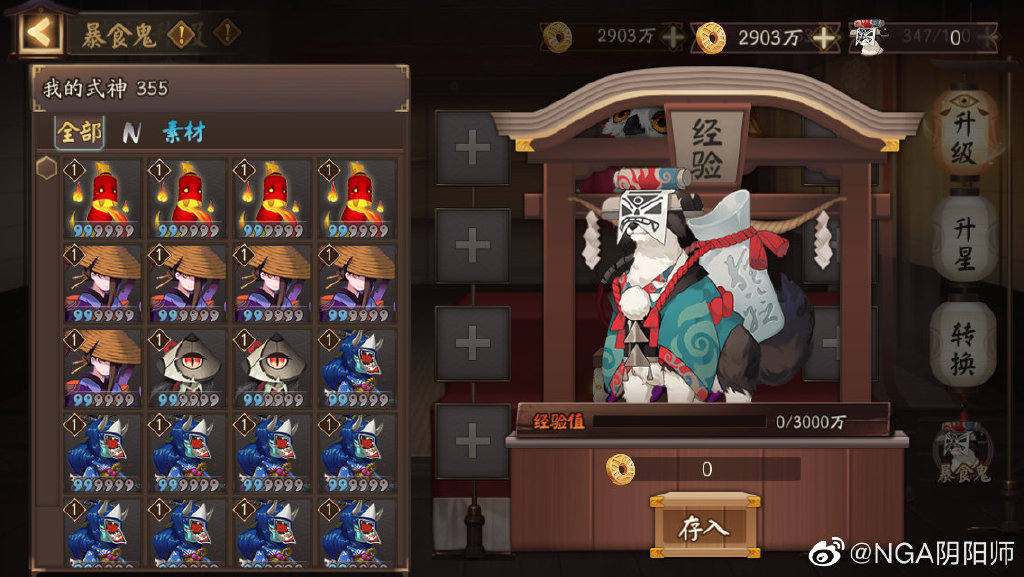Select the 暴食鬼 portrait icon
Viewport: 1024px width, 577px height.
964,450
